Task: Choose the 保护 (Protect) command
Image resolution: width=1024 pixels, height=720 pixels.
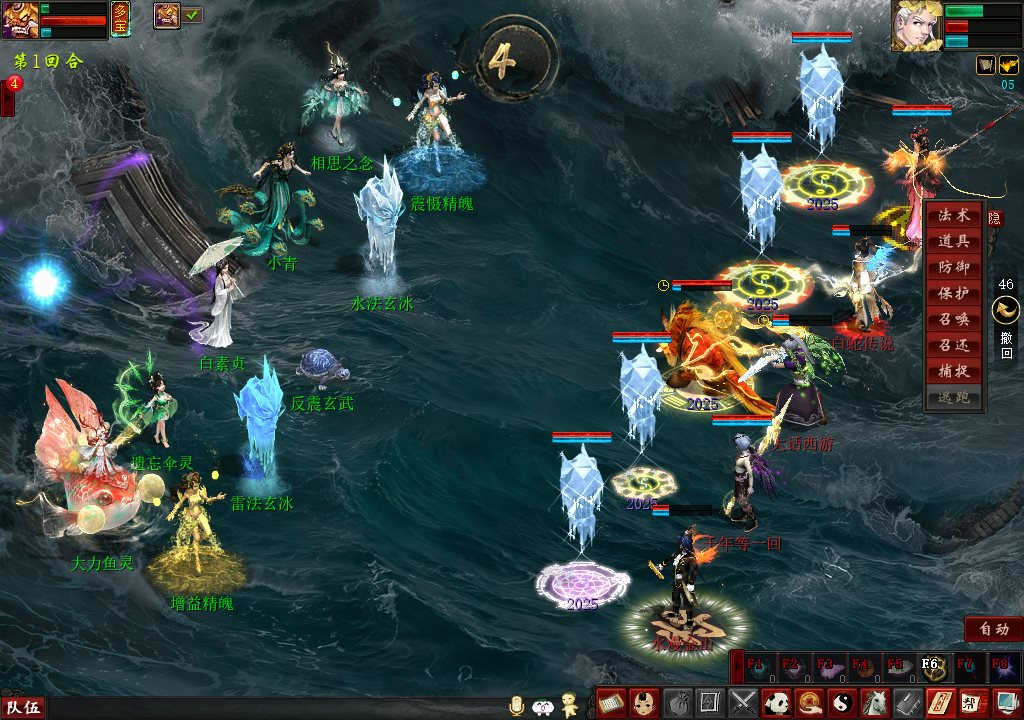Action: tap(954, 294)
